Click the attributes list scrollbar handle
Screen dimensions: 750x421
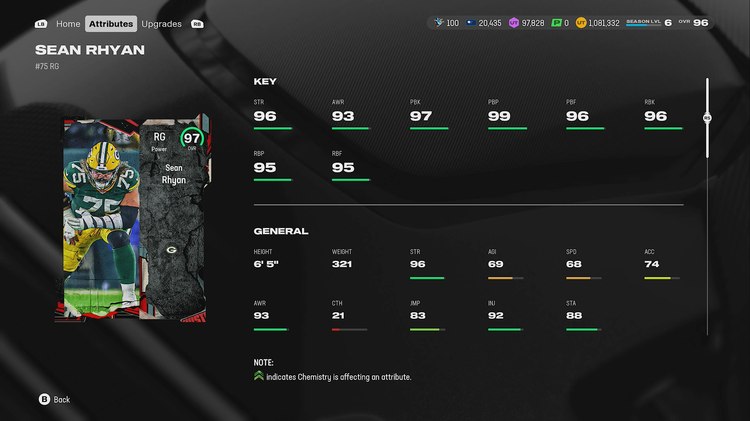point(707,117)
